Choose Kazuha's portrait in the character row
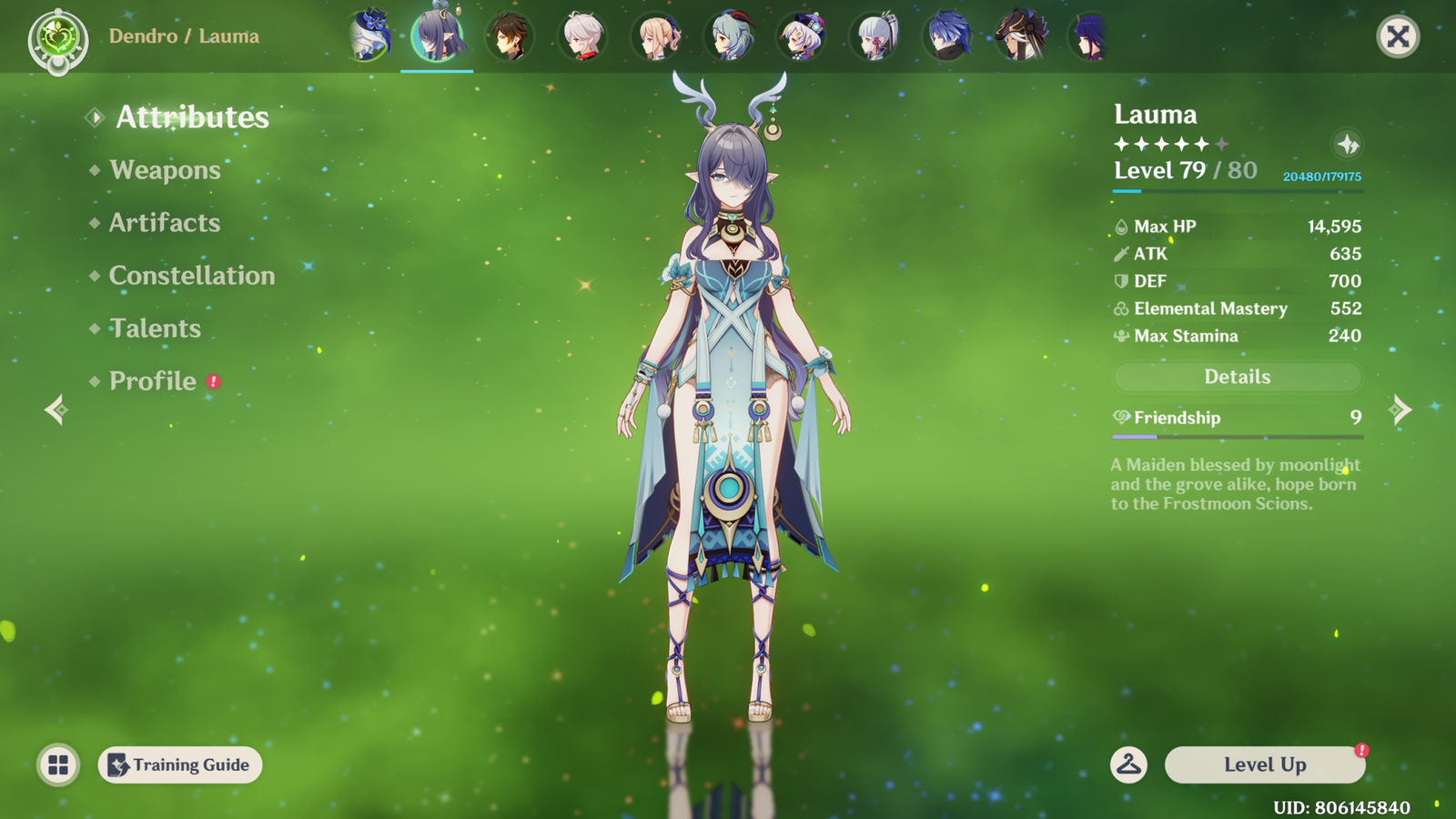This screenshot has width=1456, height=819. click(x=582, y=37)
